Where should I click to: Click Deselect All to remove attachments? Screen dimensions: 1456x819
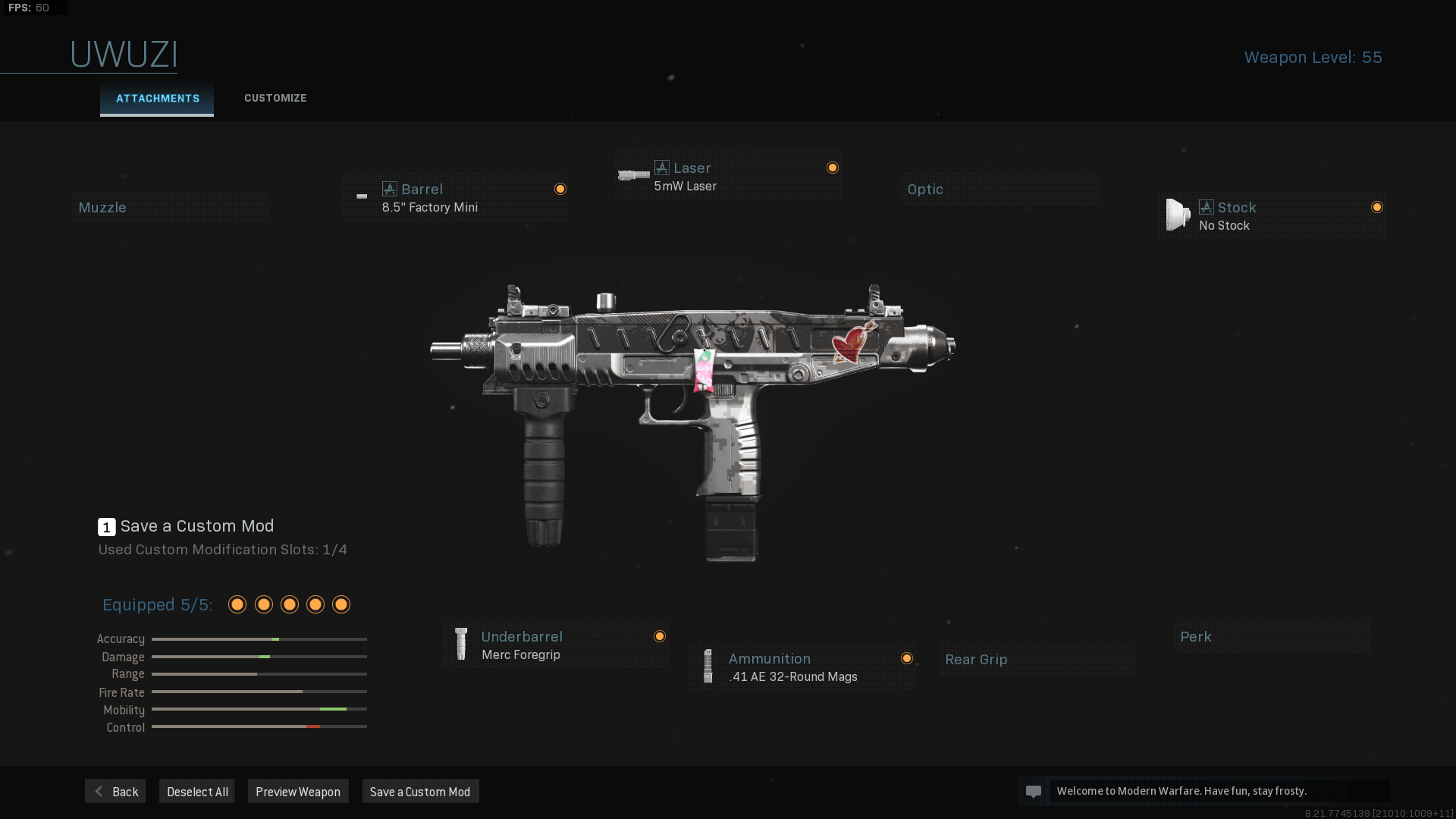pos(196,791)
